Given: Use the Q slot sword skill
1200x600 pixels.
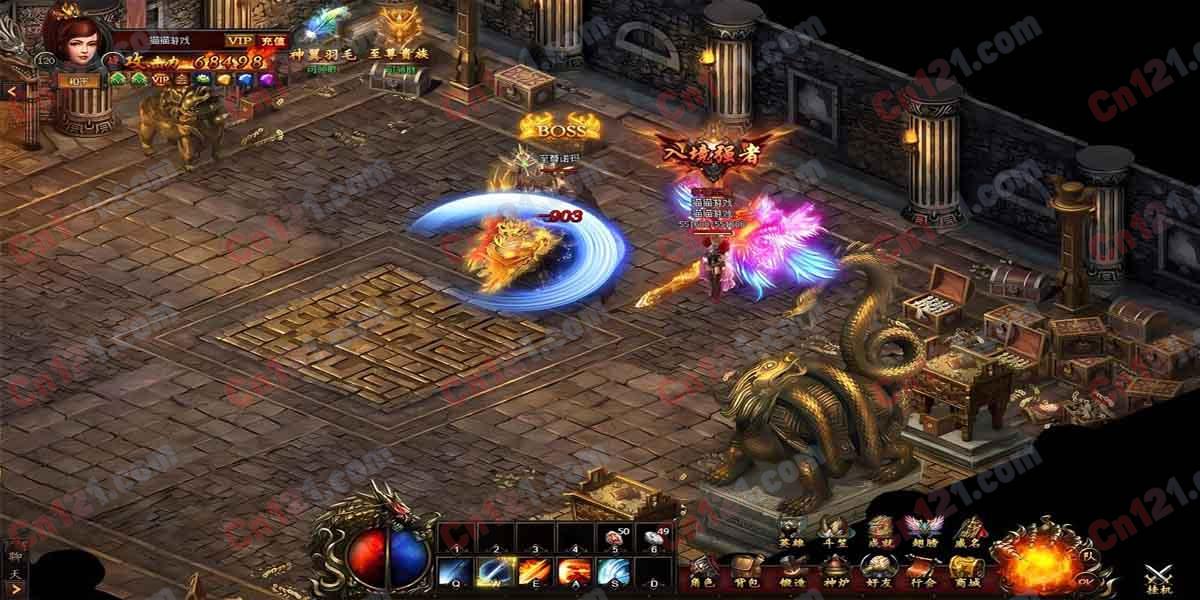Looking at the screenshot, I should coord(456,572).
